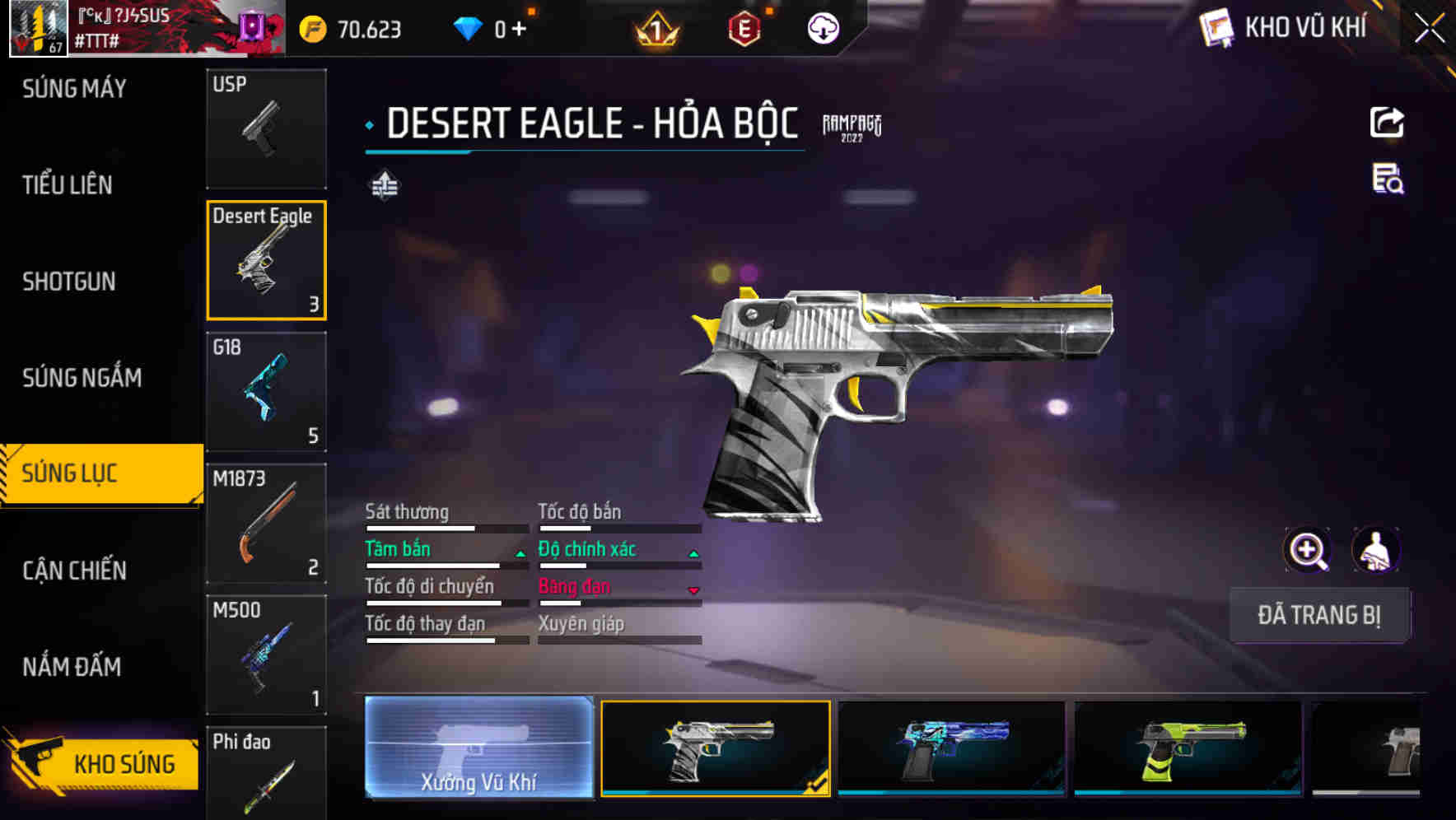Share the weapon skin
Image resolution: width=1456 pixels, height=820 pixels.
(1387, 123)
